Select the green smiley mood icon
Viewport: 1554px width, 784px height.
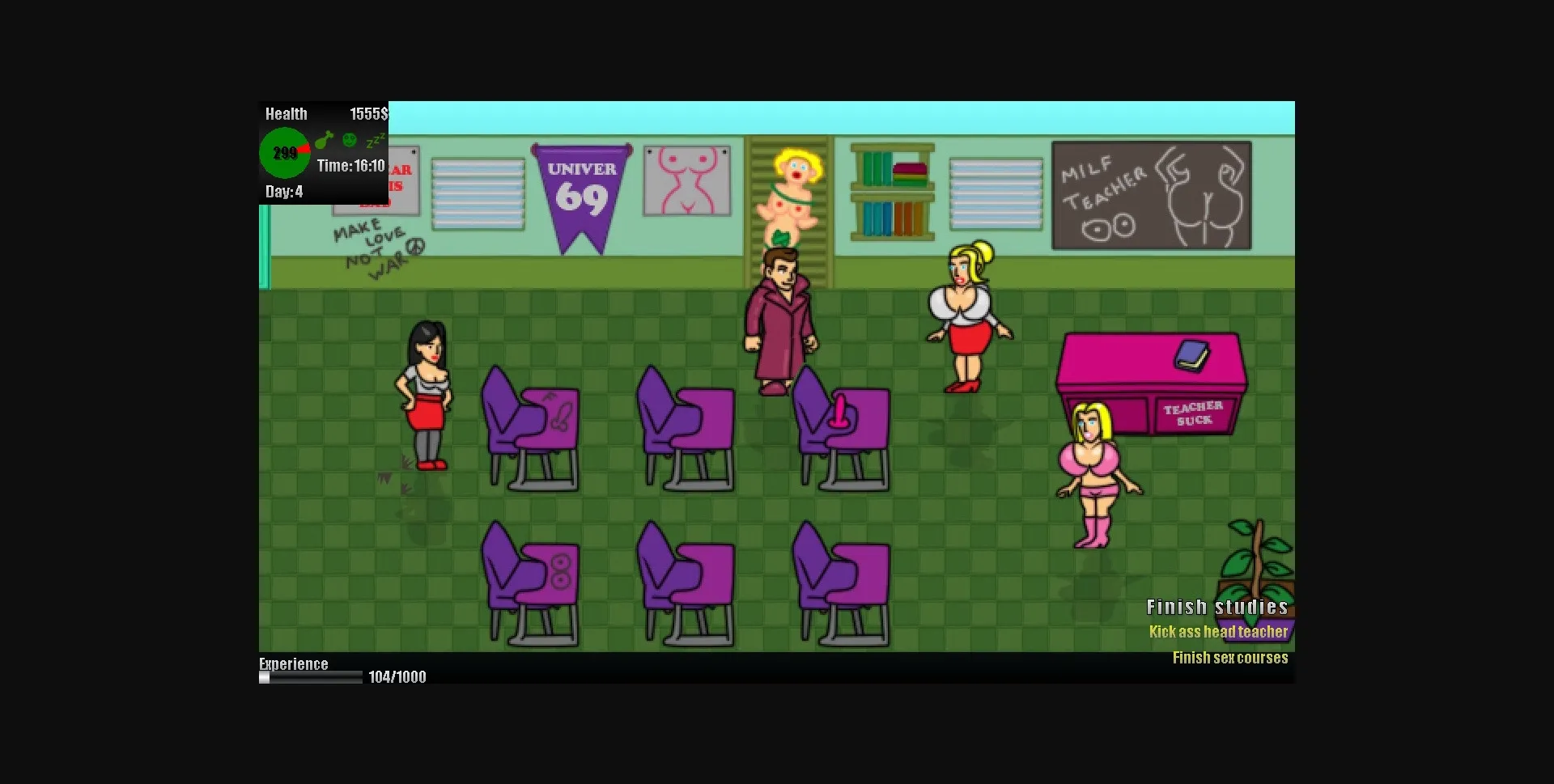348,140
